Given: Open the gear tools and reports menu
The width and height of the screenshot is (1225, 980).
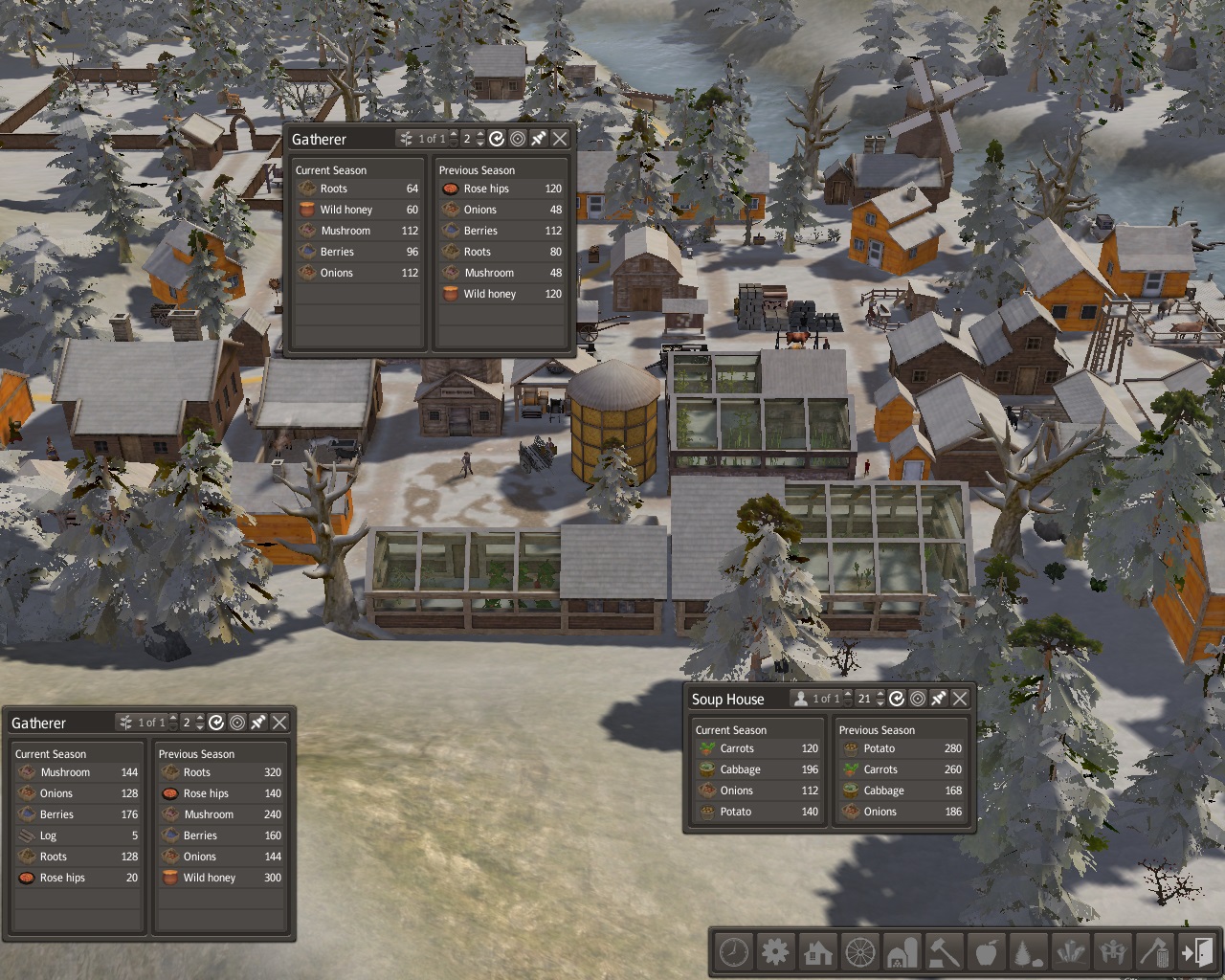Looking at the screenshot, I should [x=776, y=952].
